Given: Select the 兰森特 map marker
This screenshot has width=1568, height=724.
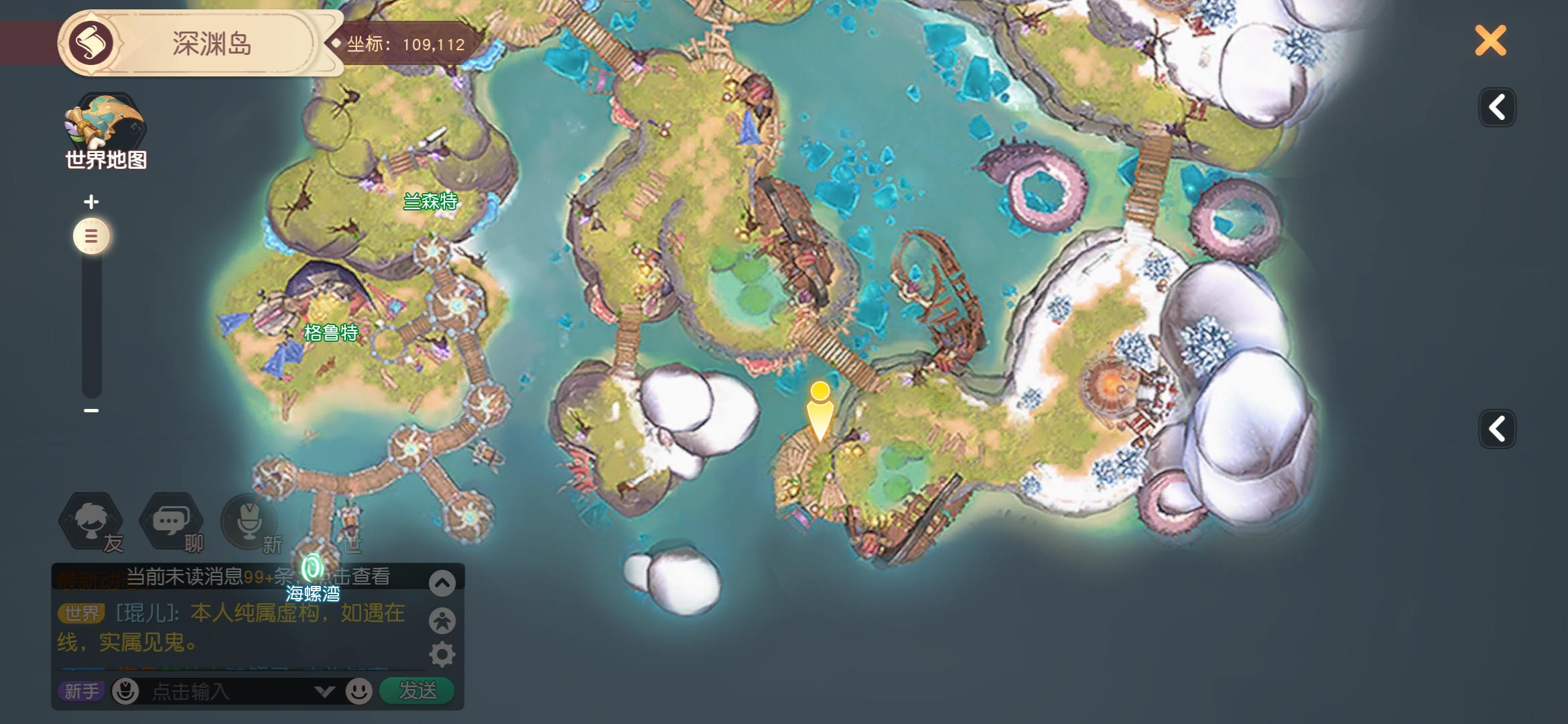Looking at the screenshot, I should [x=430, y=200].
